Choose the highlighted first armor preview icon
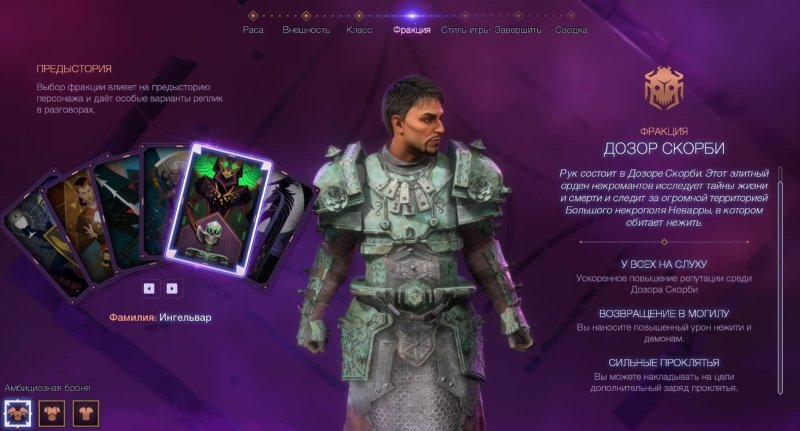The height and width of the screenshot is (431, 800). (x=18, y=411)
